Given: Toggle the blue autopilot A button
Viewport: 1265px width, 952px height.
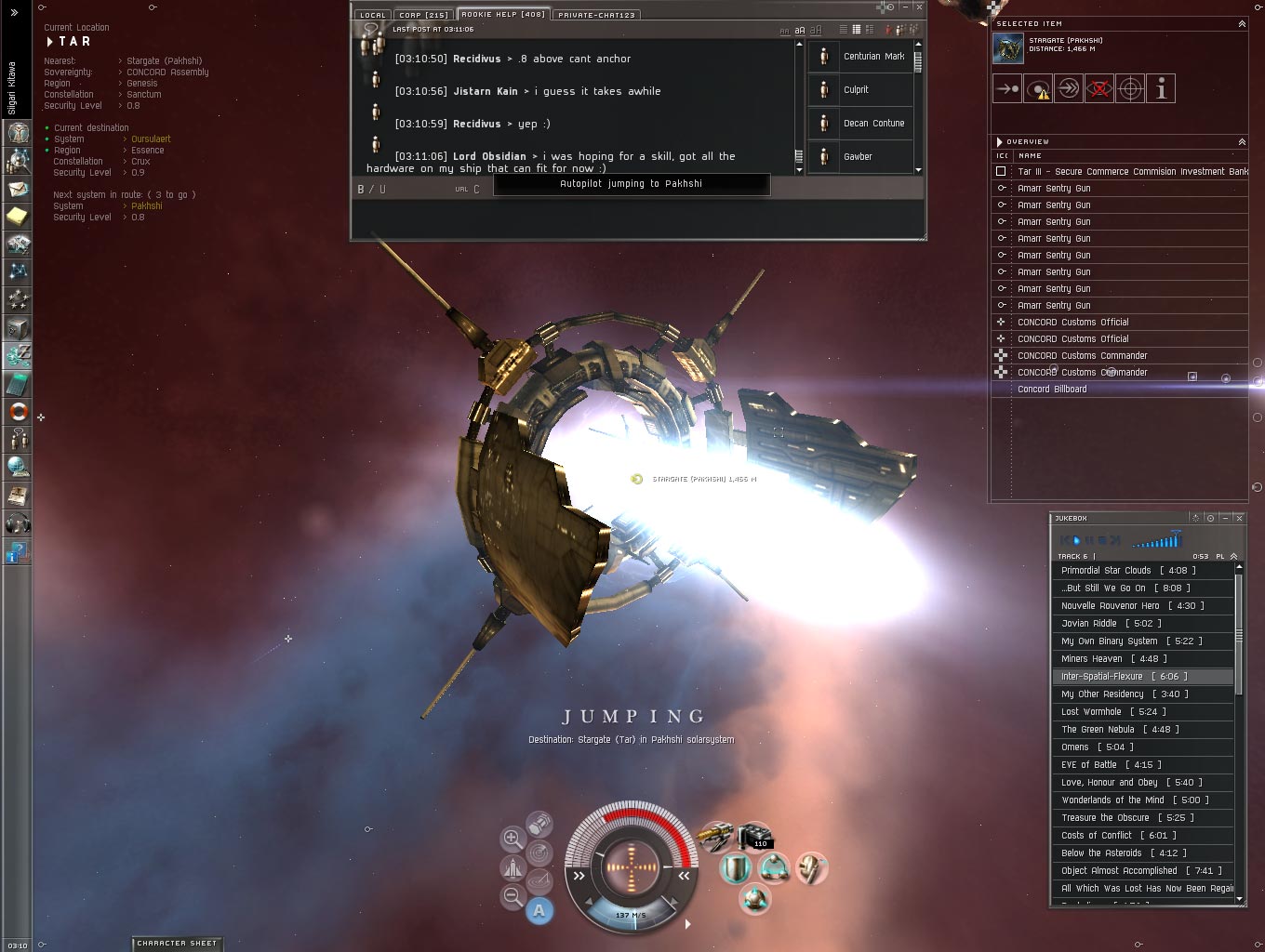Looking at the screenshot, I should click(539, 911).
